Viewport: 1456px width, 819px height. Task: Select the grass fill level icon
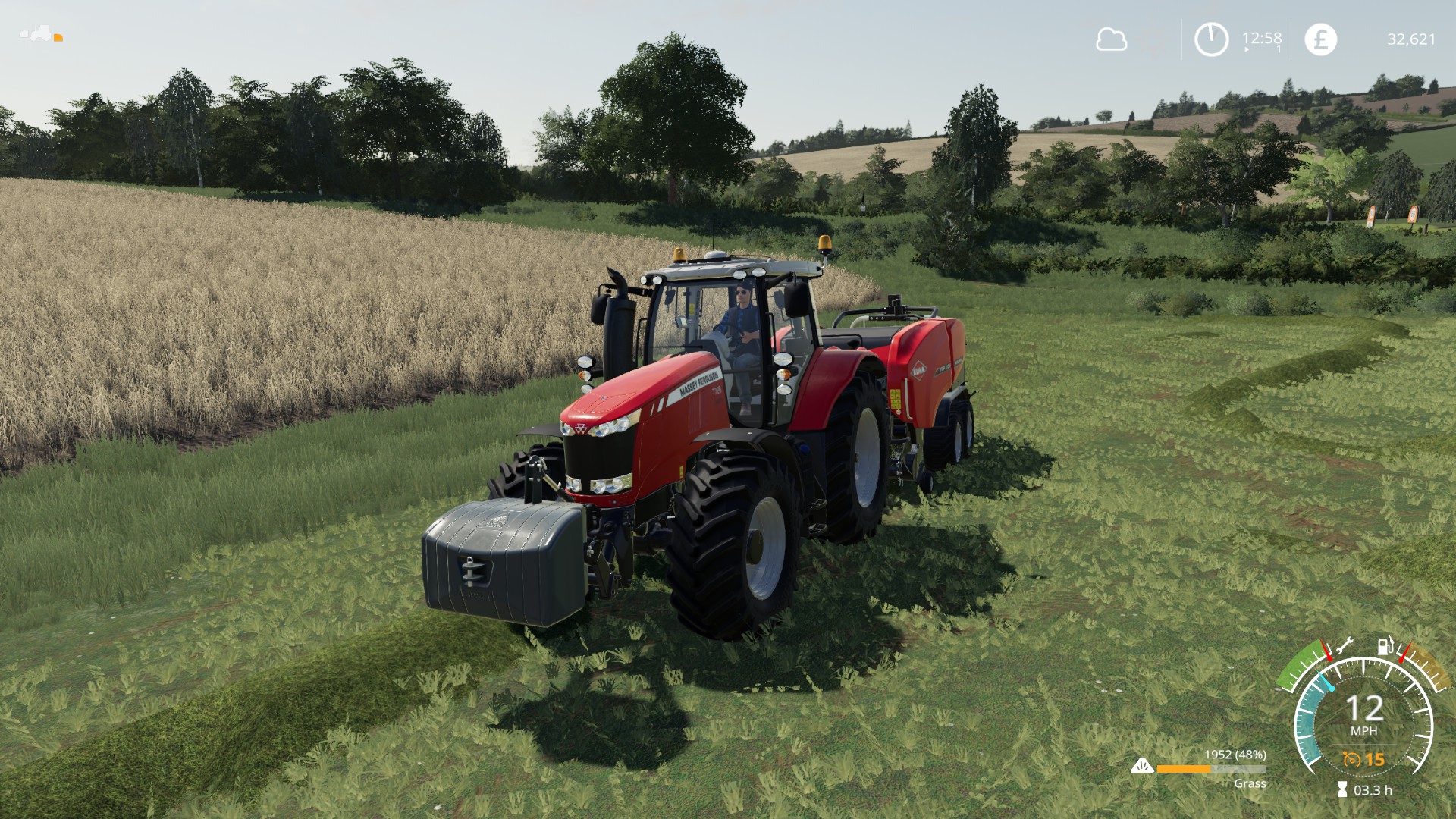[1141, 767]
